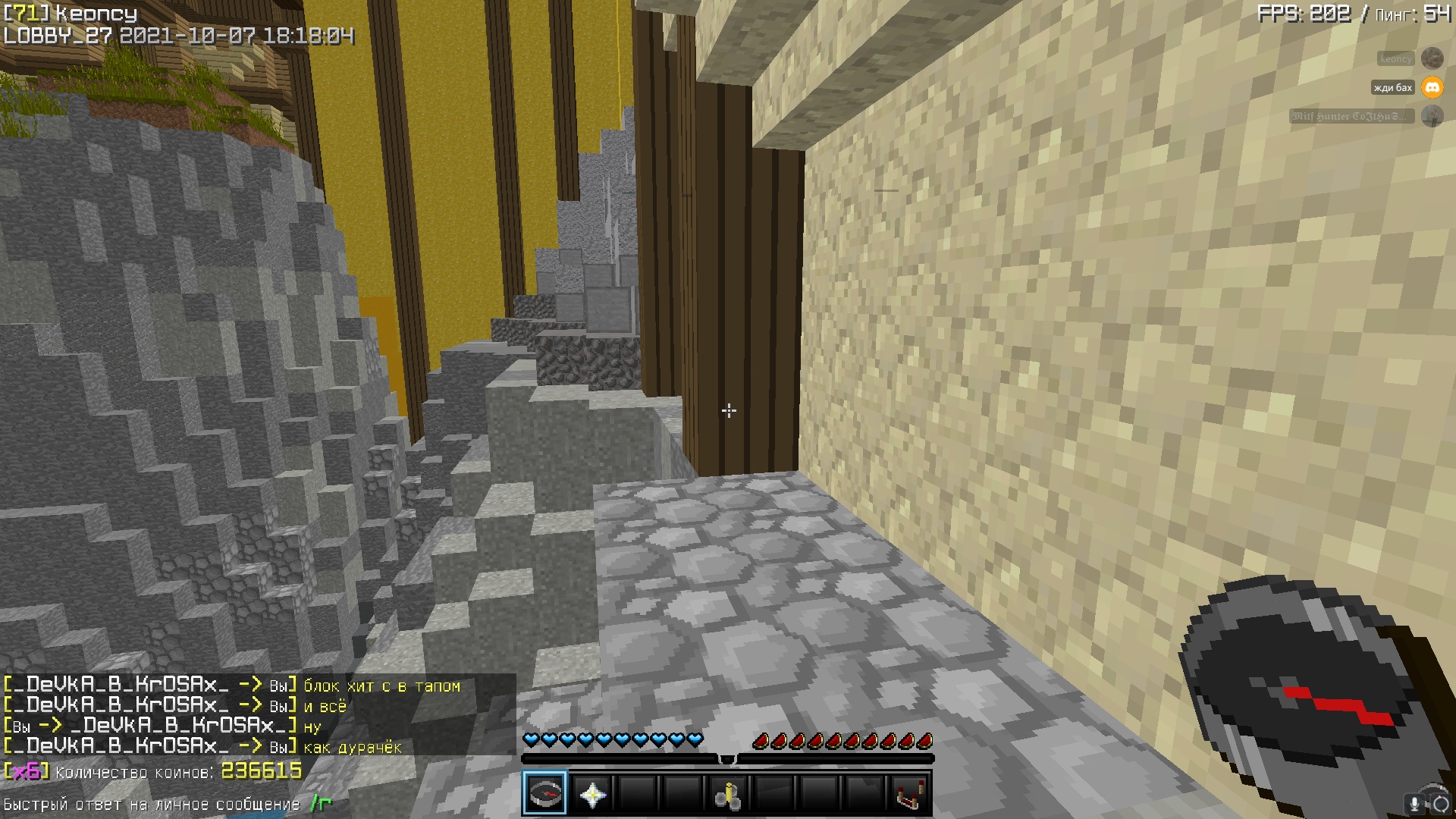Select the TNT launcher item in the last hotbar slot
This screenshot has width=1456, height=819.
tap(909, 793)
